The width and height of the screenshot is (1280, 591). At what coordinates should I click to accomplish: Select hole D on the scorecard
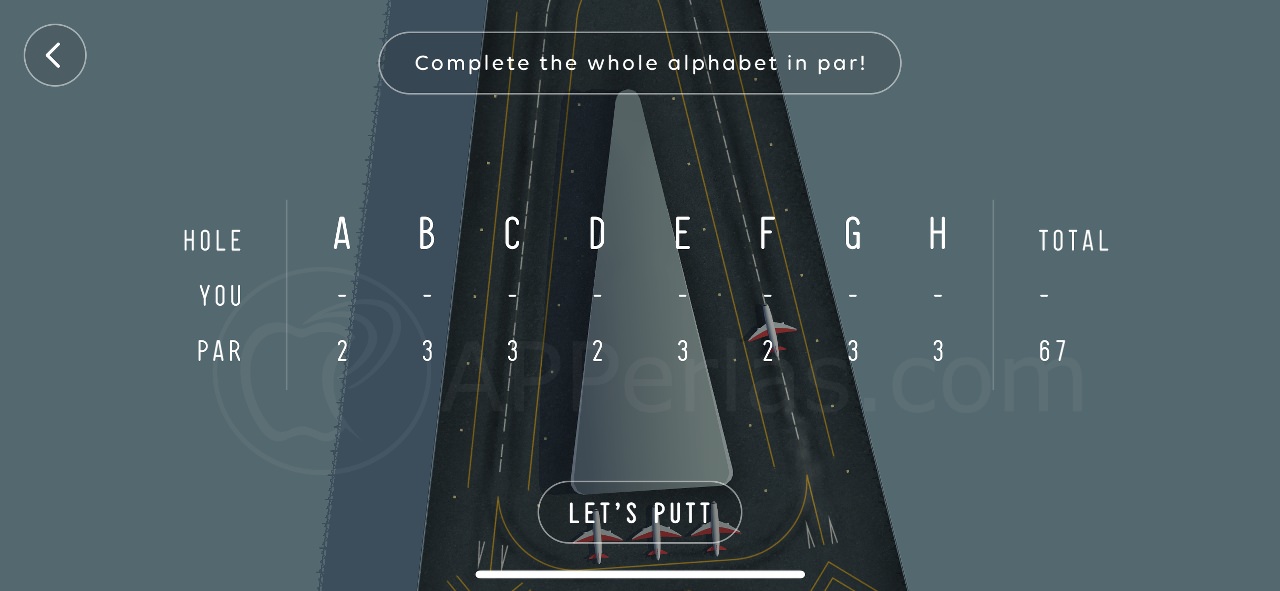point(597,234)
